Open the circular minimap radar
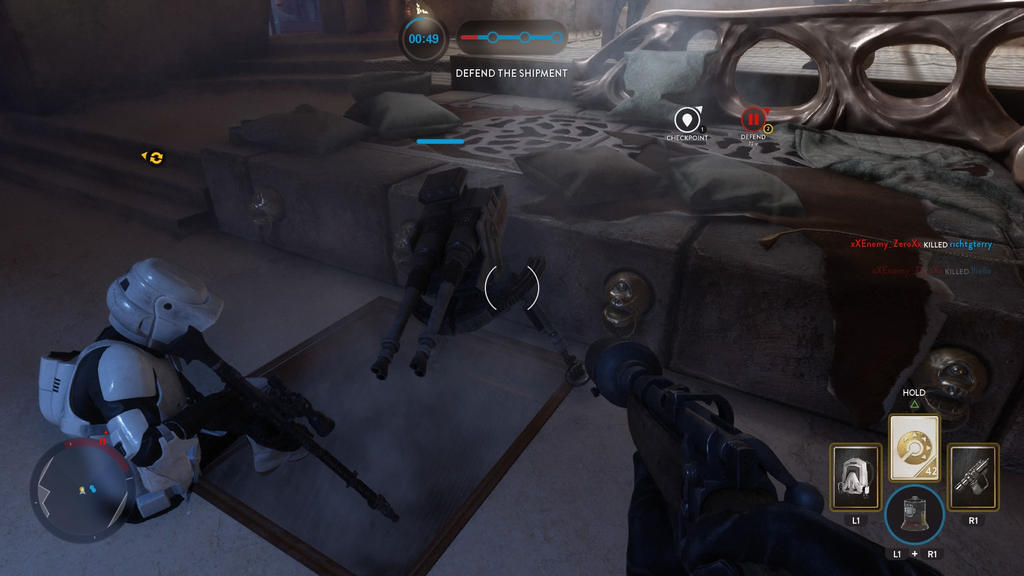This screenshot has height=576, width=1024. tap(80, 490)
